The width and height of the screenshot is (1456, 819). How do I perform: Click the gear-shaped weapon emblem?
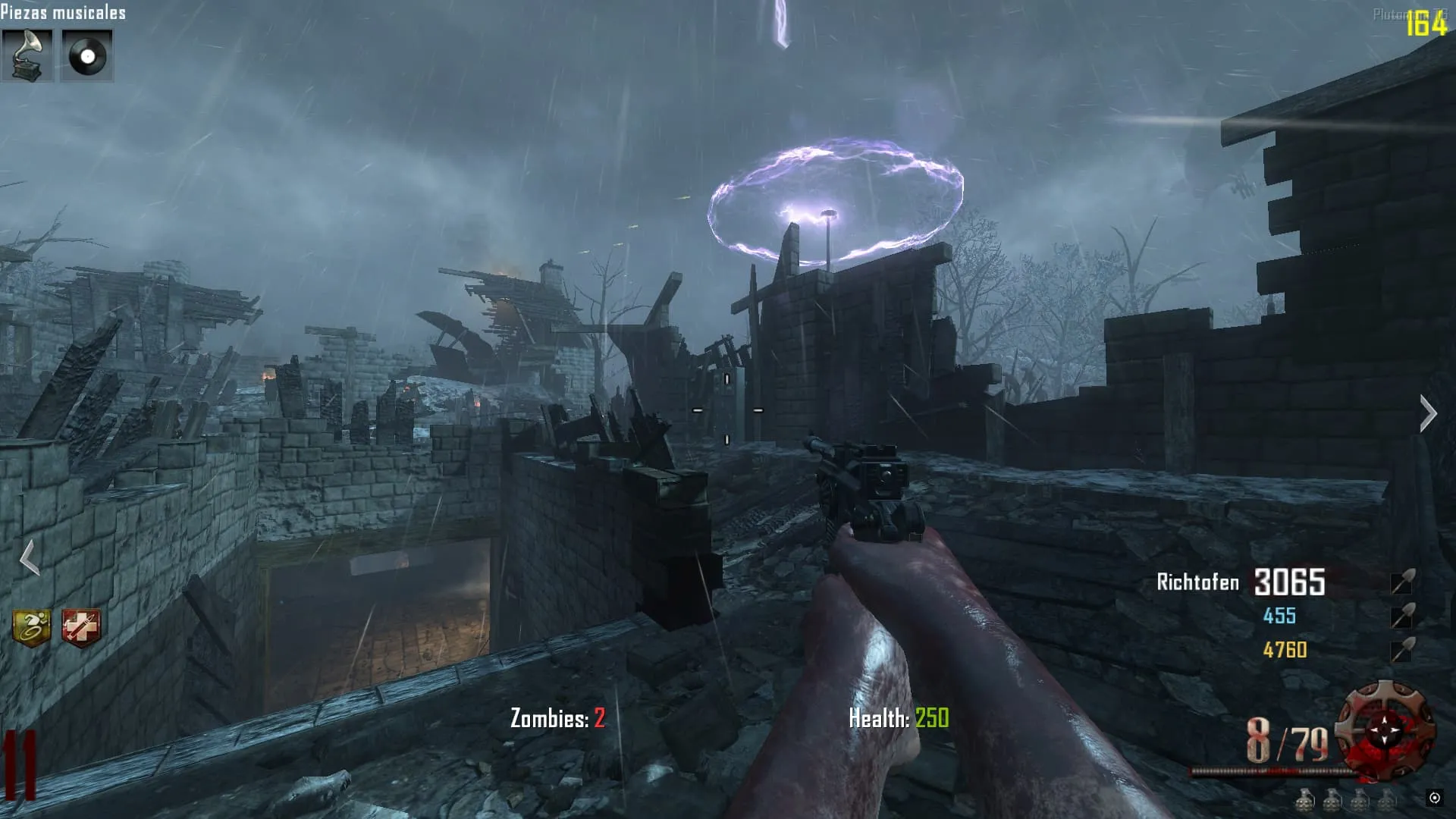tap(1385, 730)
